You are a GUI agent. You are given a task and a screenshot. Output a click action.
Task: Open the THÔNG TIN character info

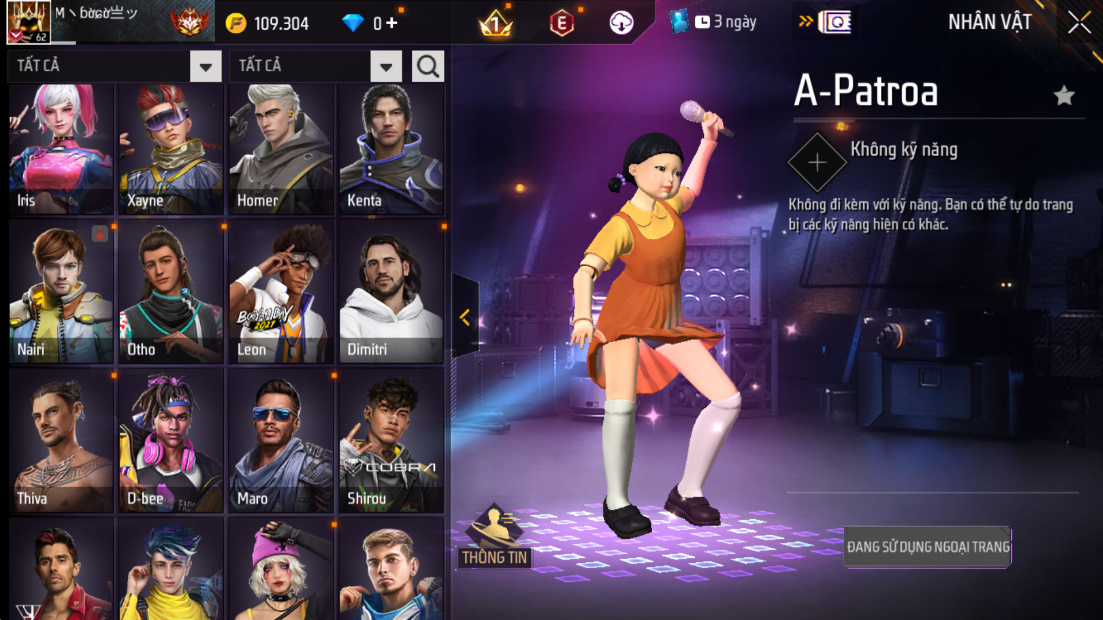click(x=494, y=537)
